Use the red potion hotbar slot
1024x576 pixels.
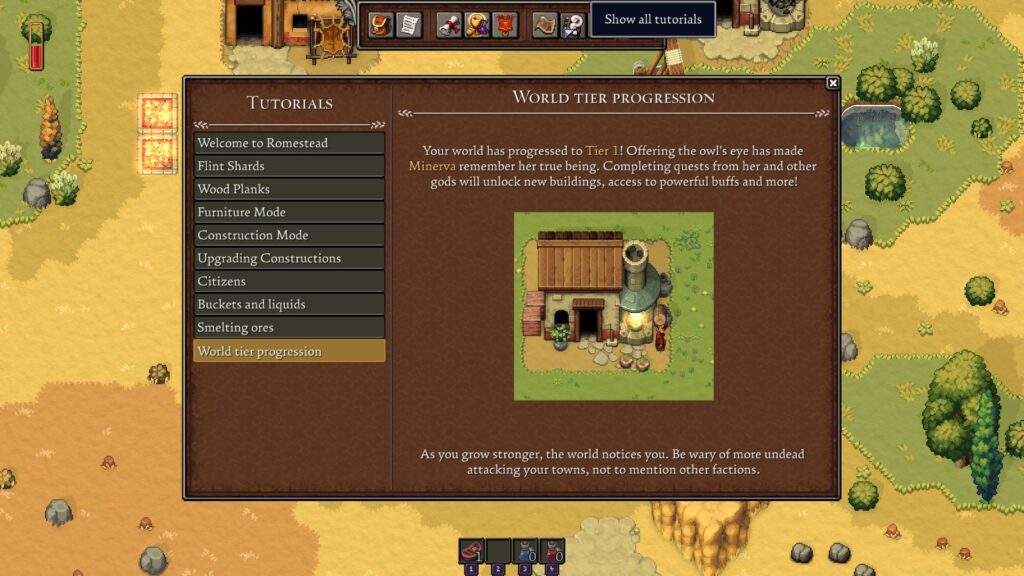[552, 551]
